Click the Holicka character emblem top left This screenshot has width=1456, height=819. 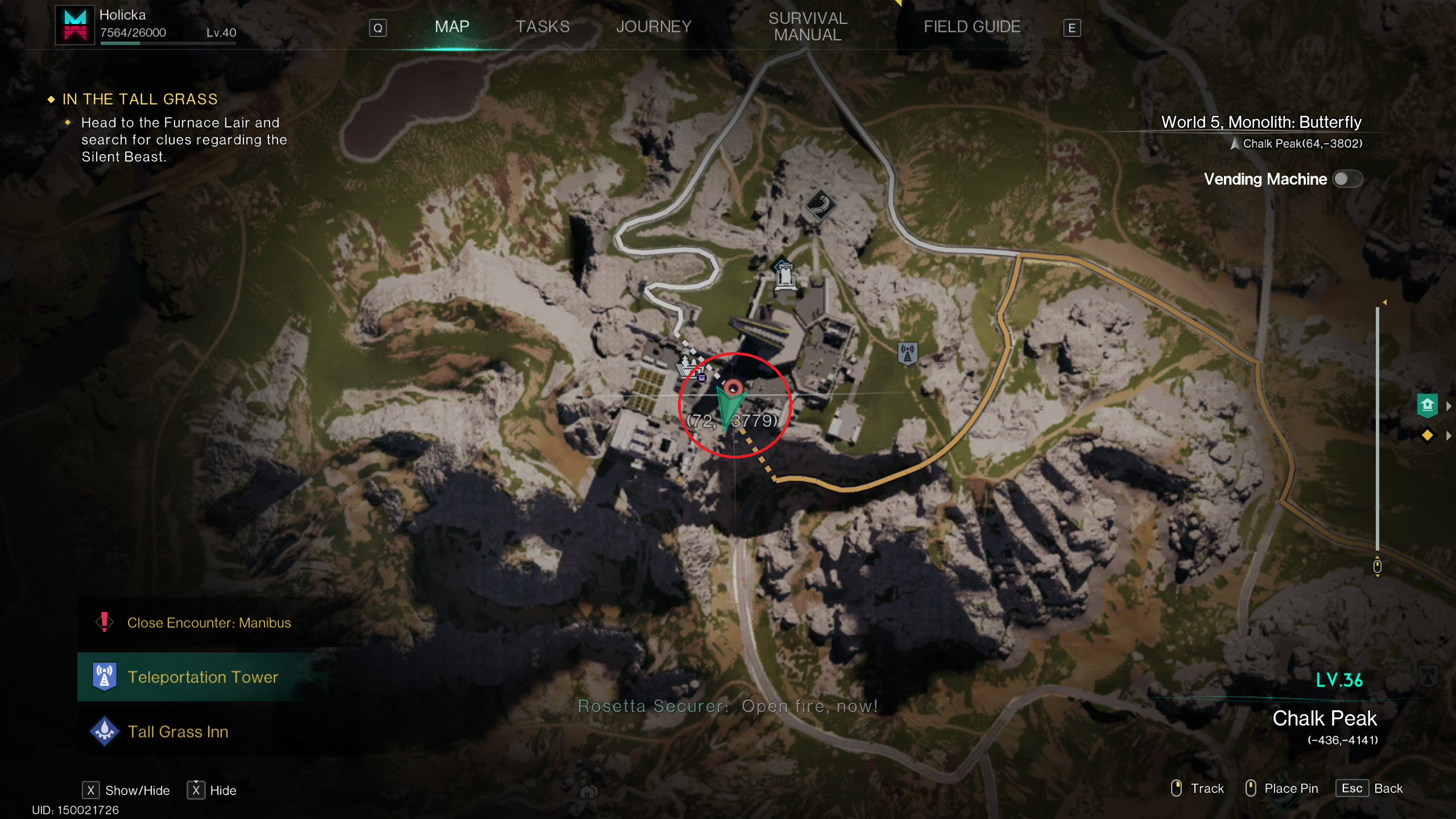pyautogui.click(x=75, y=26)
